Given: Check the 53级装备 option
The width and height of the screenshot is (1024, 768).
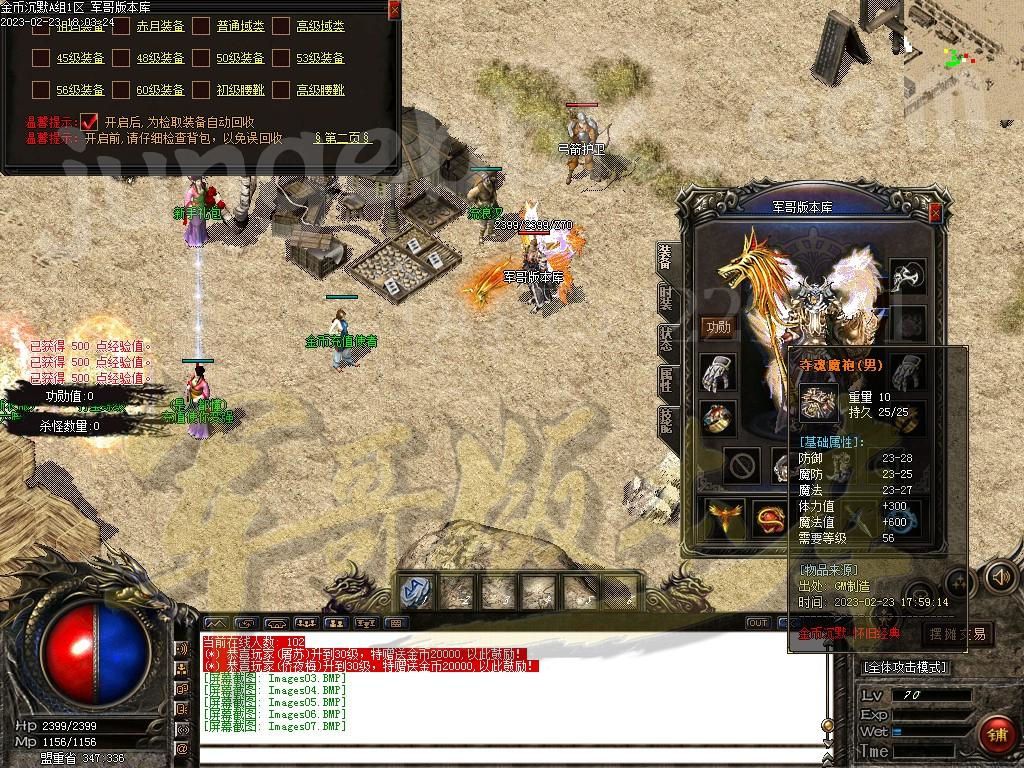Looking at the screenshot, I should pyautogui.click(x=281, y=58).
